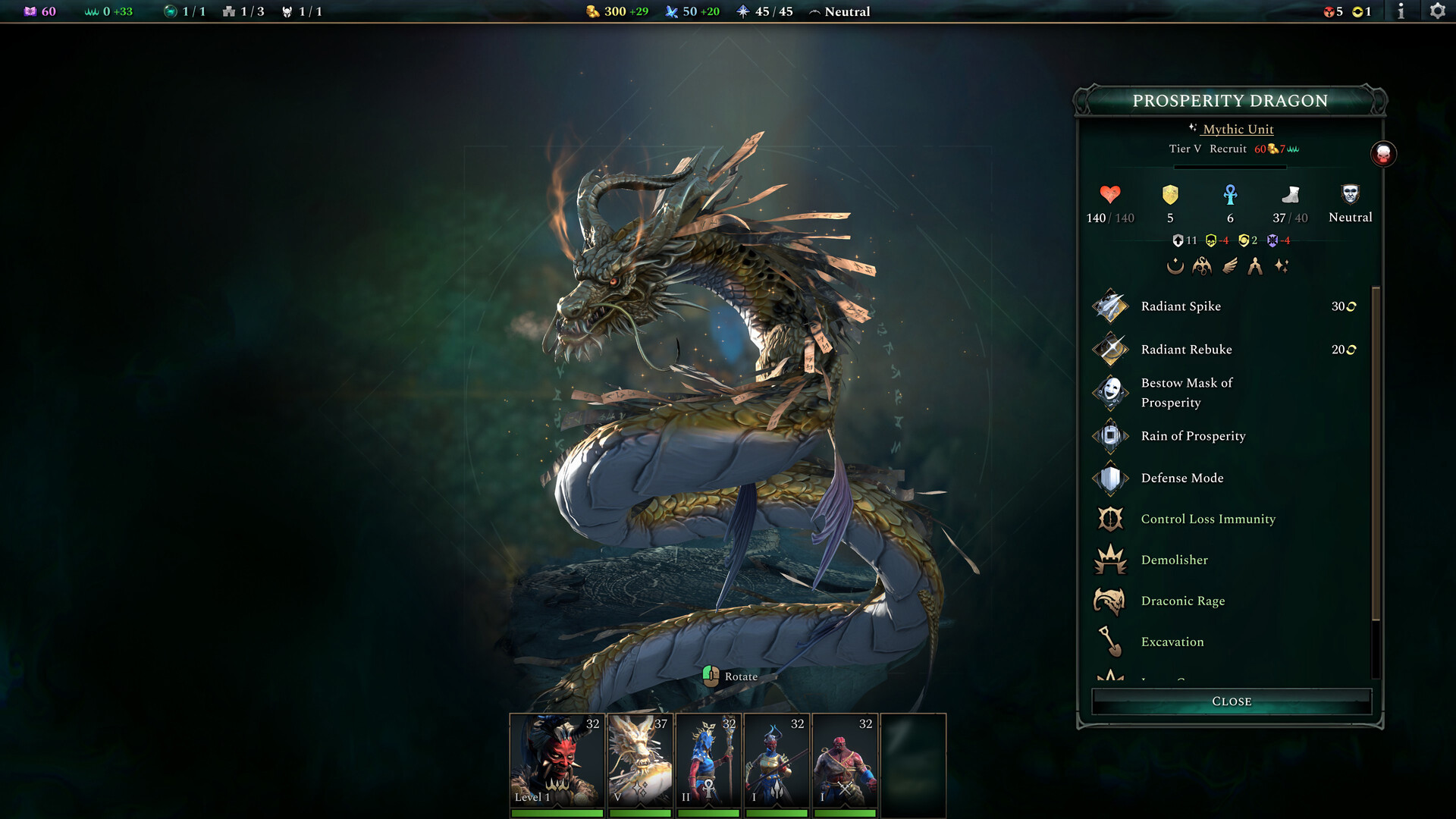Select the Demolisher trait icon
Image resolution: width=1456 pixels, height=819 pixels.
[1110, 560]
